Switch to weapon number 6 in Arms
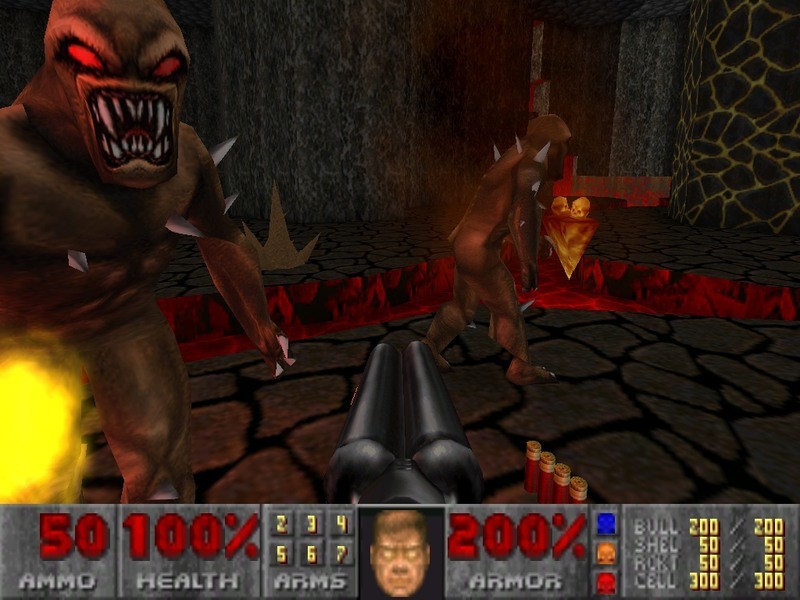 tap(312, 553)
